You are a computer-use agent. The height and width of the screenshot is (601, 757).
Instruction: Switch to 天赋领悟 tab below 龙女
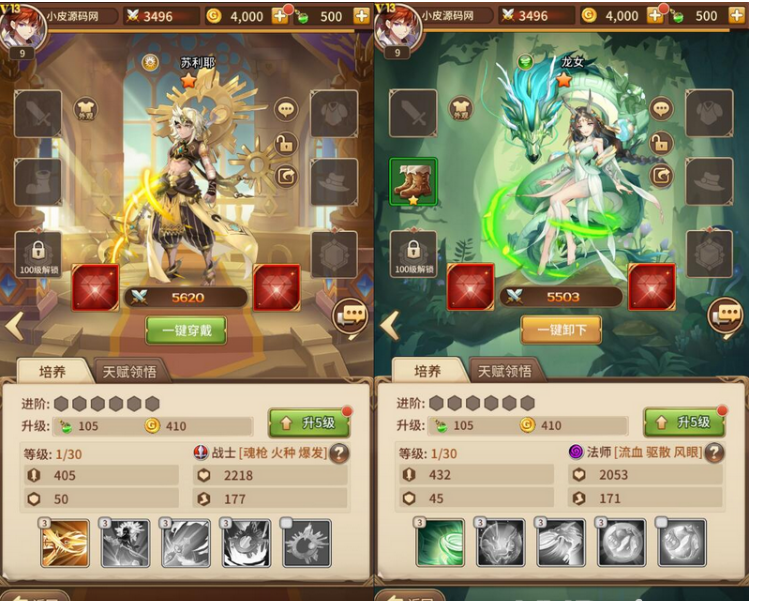[504, 371]
